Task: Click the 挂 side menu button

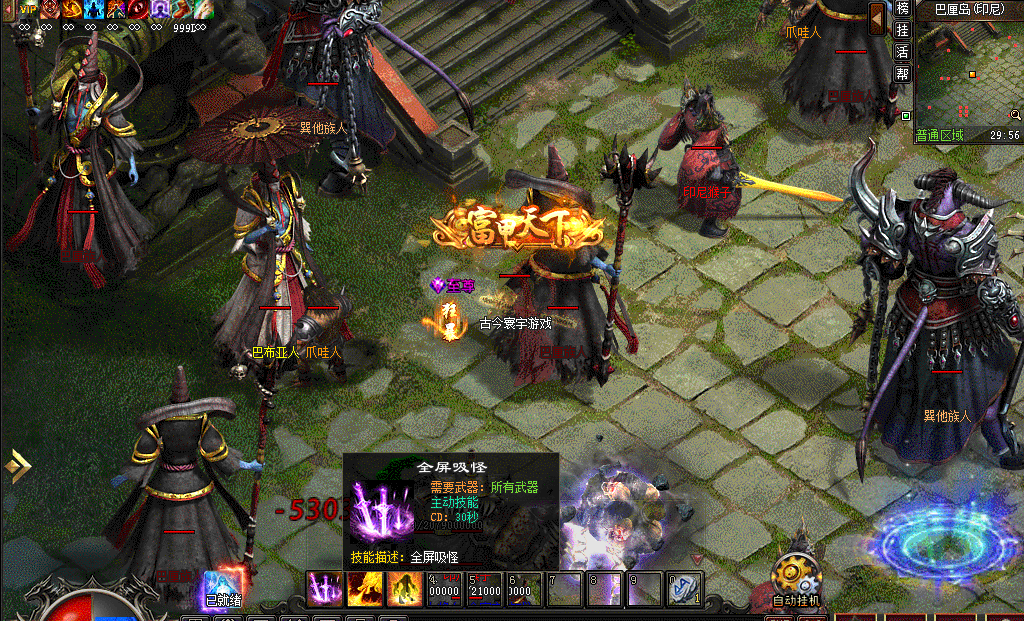Action: click(x=903, y=30)
